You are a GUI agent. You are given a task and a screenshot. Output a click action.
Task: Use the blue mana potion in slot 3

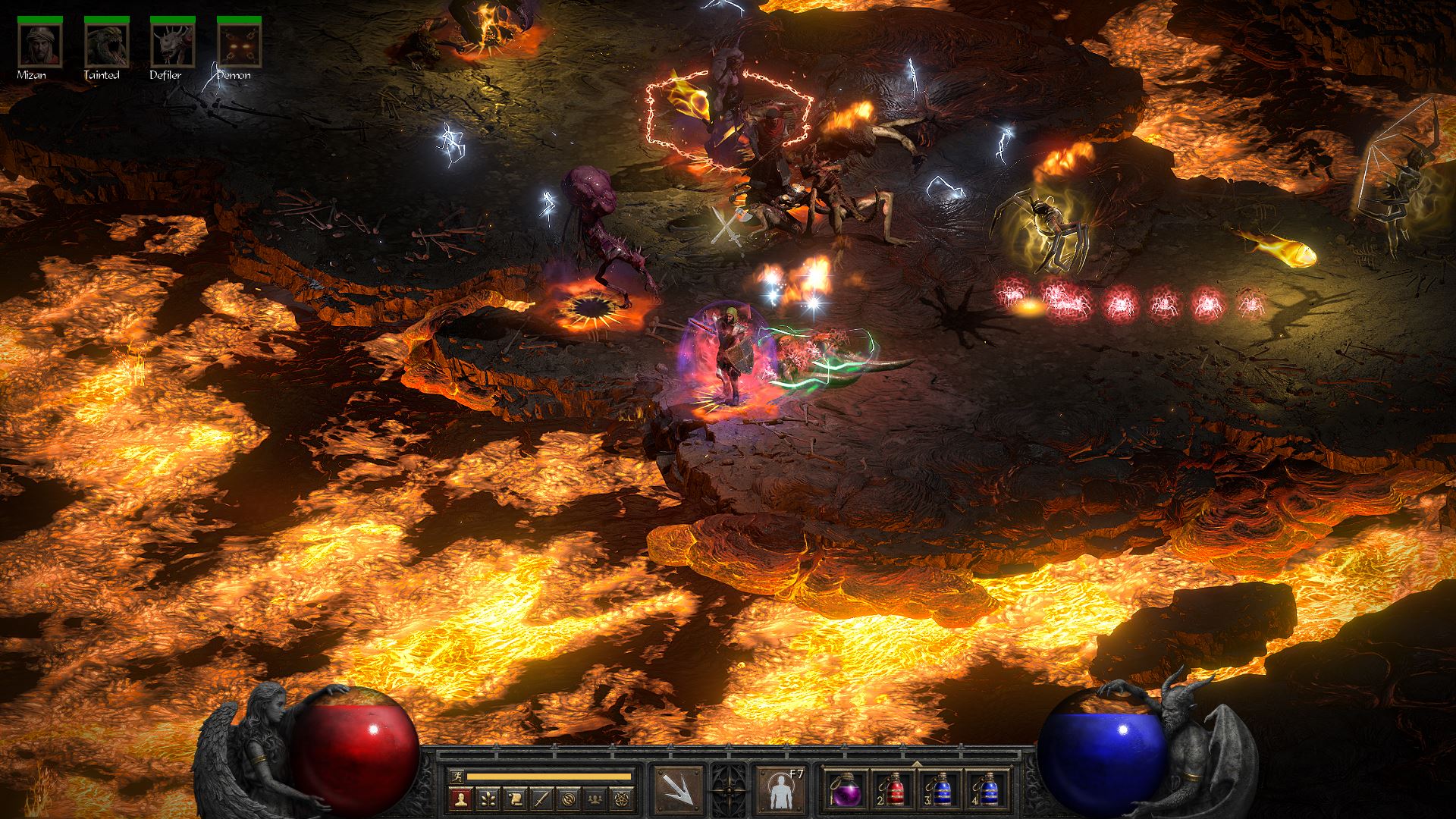pos(940,790)
